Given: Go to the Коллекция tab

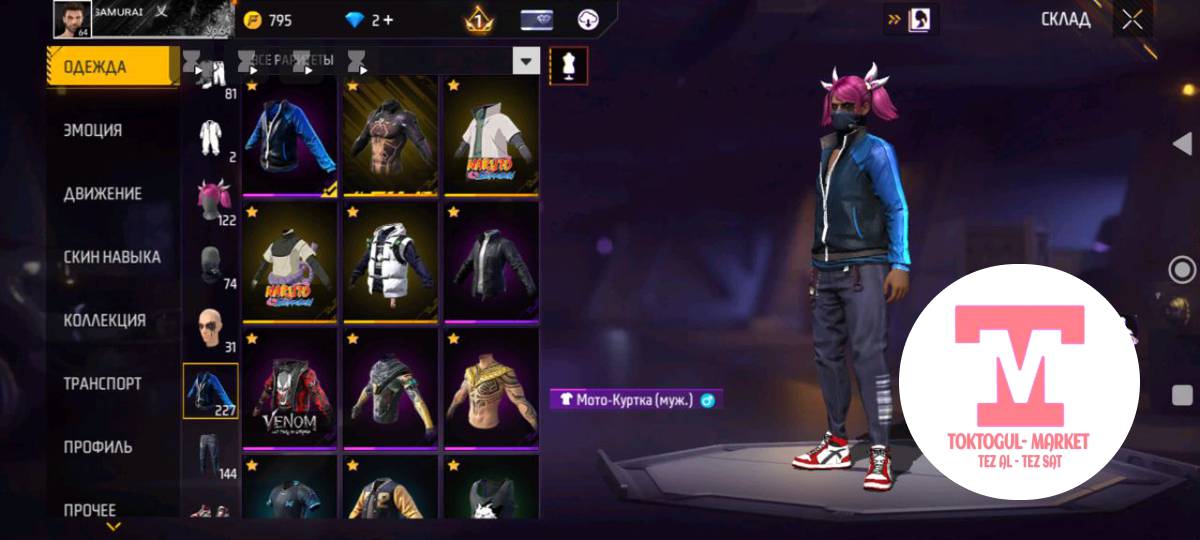Looking at the screenshot, I should click(104, 320).
